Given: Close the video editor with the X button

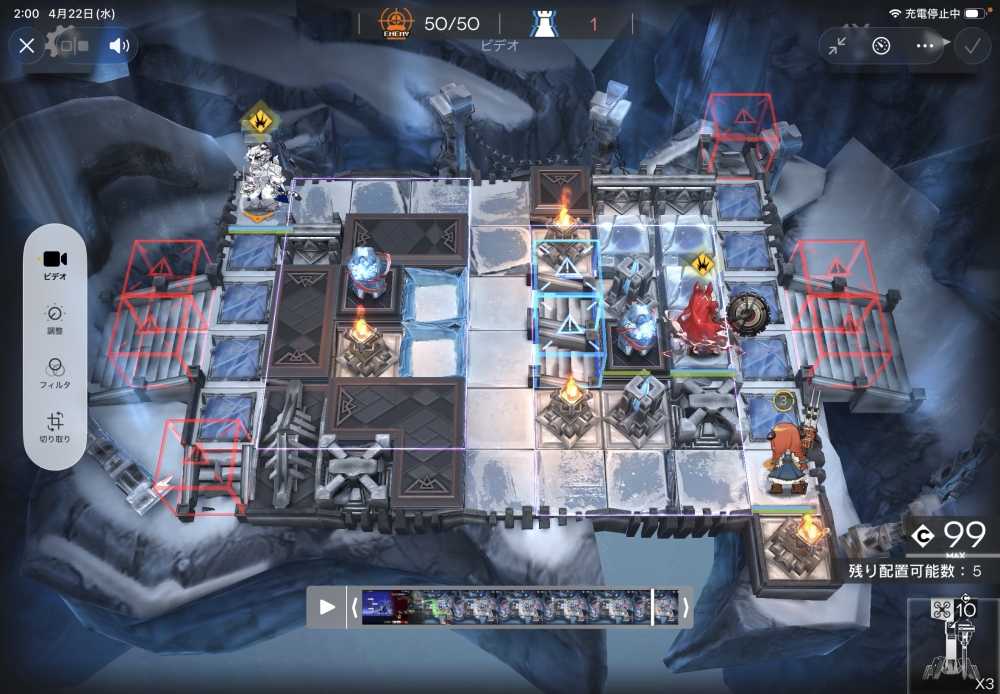Looking at the screenshot, I should pyautogui.click(x=27, y=45).
